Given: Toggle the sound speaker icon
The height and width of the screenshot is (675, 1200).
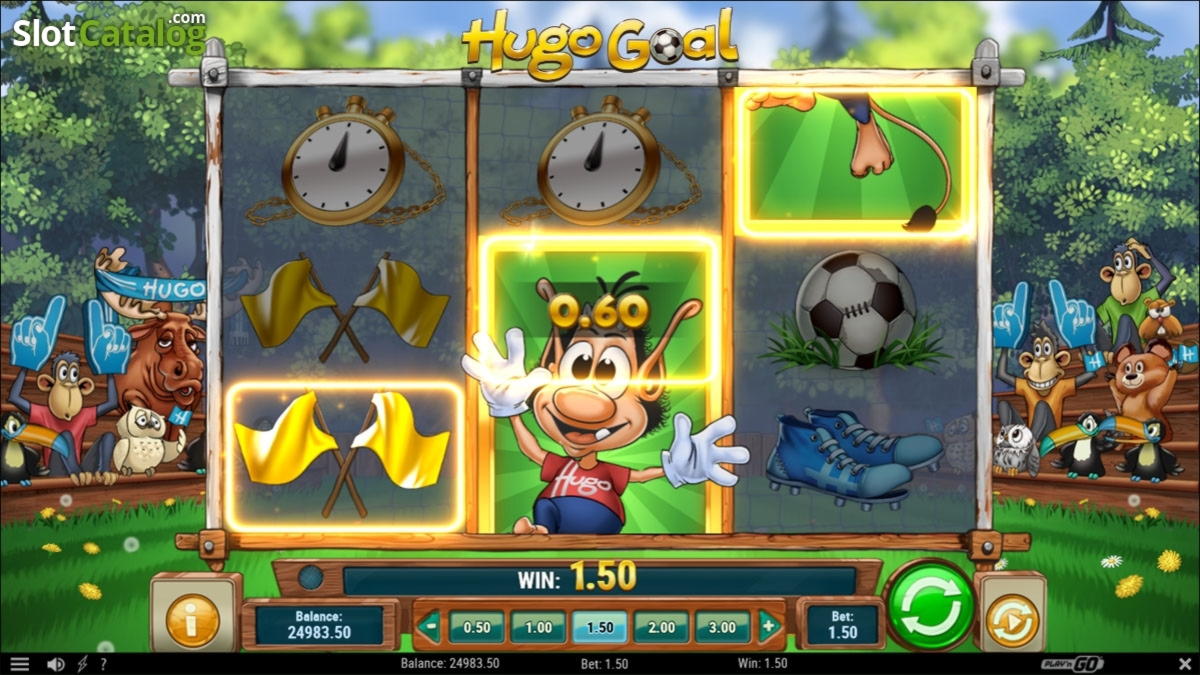Looking at the screenshot, I should tap(56, 664).
